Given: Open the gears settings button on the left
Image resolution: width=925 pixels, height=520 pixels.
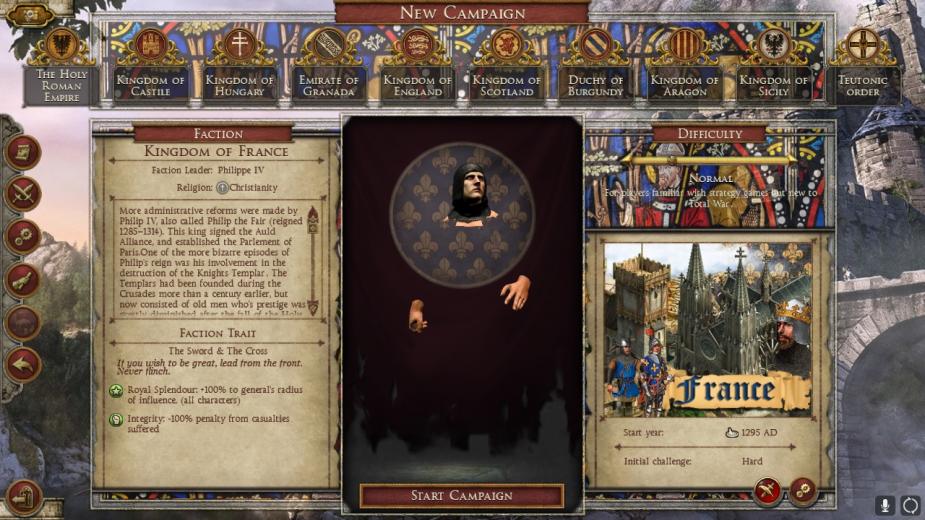Looking at the screenshot, I should click(22, 237).
